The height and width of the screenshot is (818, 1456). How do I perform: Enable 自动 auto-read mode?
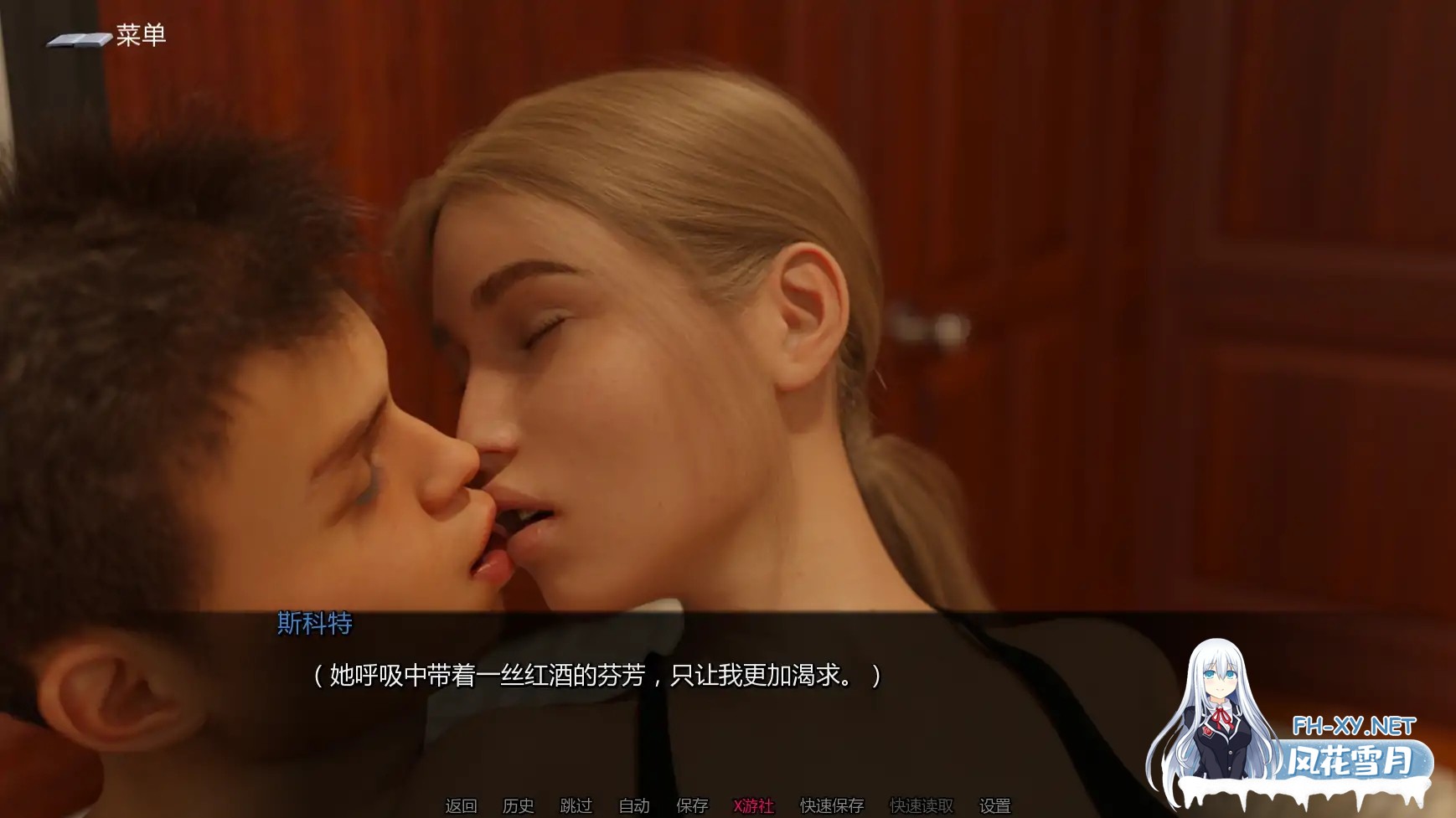[x=634, y=806]
